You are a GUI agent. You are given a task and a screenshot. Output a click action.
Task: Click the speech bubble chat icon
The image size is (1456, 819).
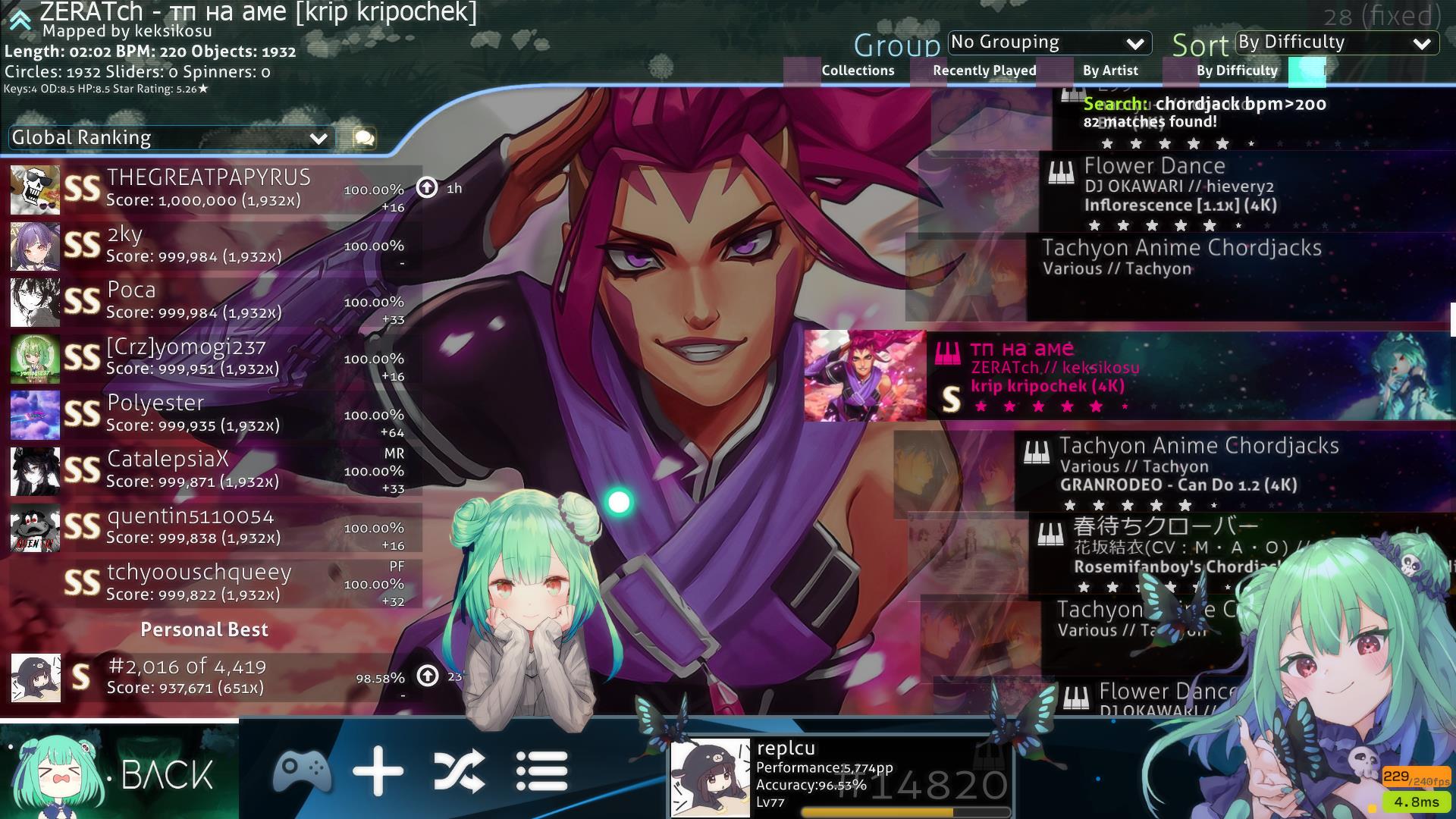pos(364,138)
